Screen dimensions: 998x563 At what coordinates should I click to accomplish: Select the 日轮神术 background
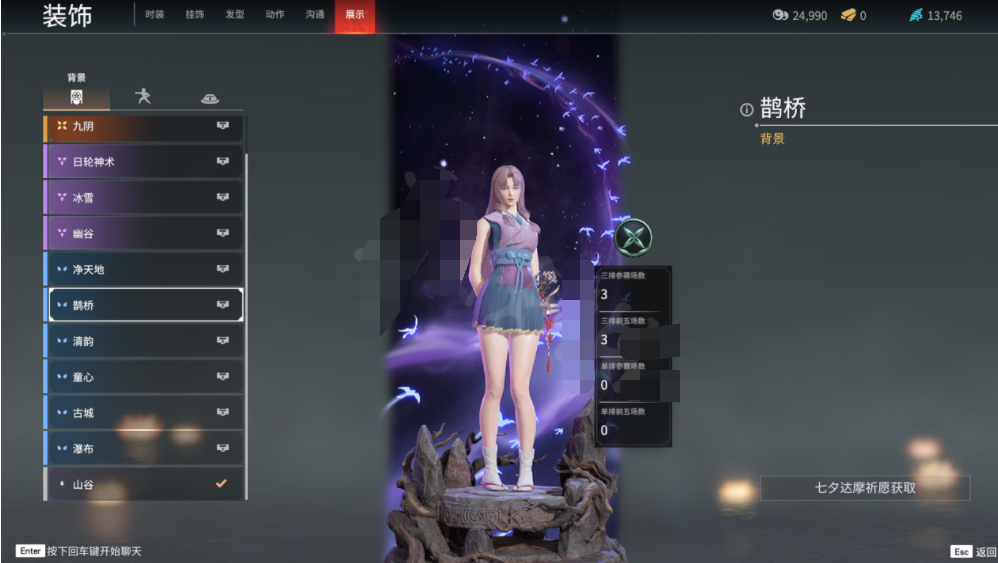coord(144,162)
